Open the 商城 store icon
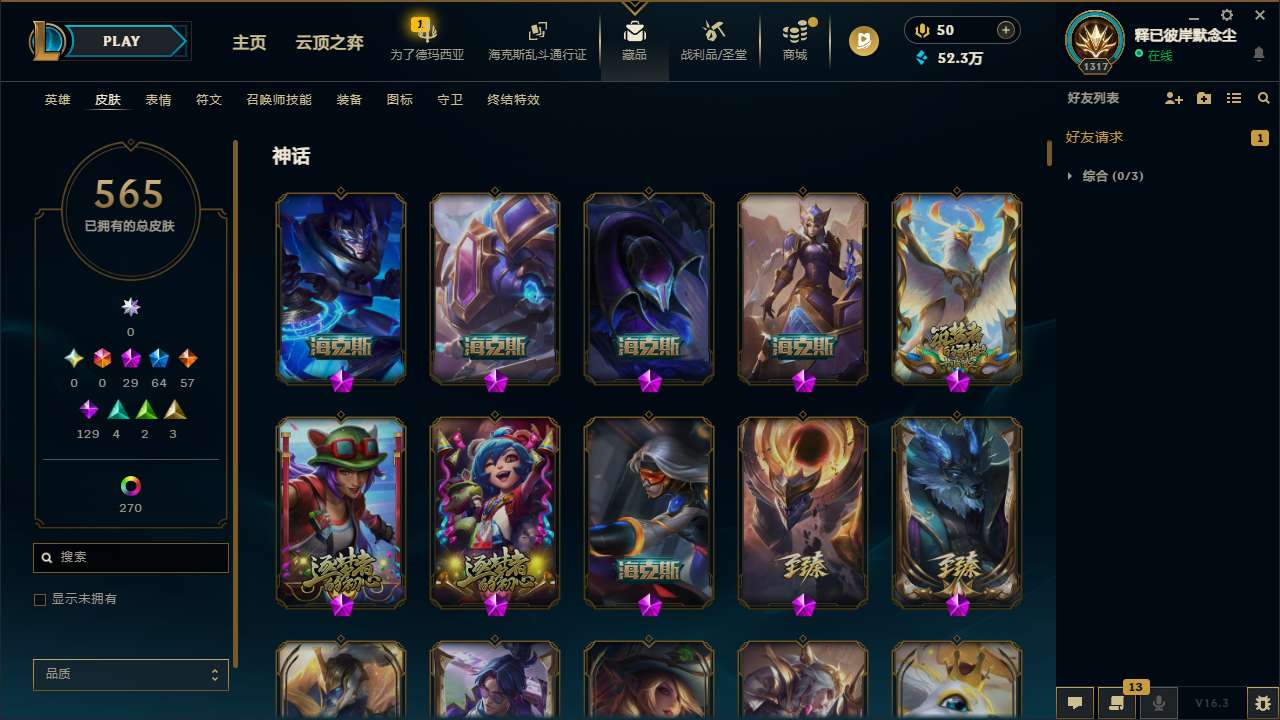The width and height of the screenshot is (1280, 720). pos(795,41)
